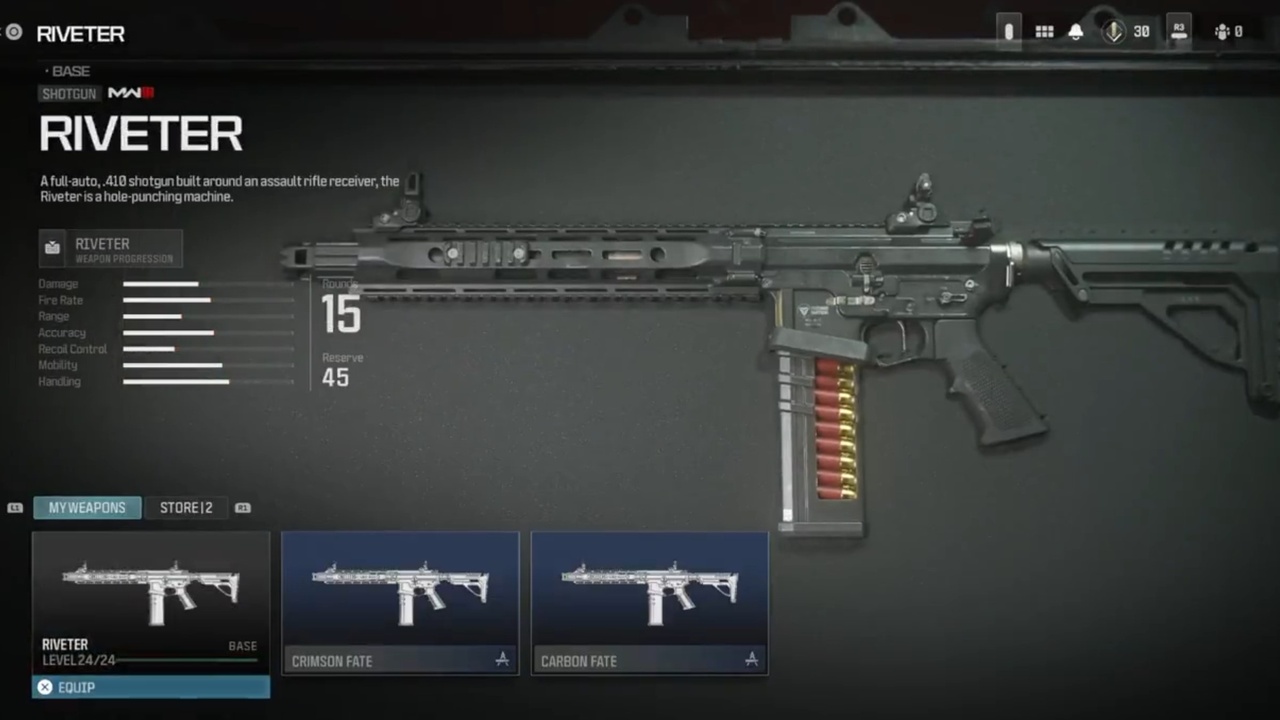This screenshot has height=720, width=1280.
Task: Switch to the STORE tab
Action: [x=186, y=507]
